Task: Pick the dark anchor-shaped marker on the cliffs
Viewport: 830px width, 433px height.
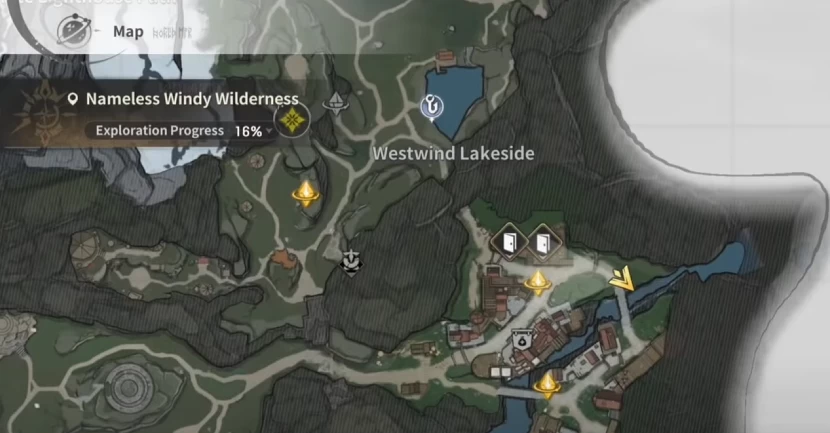Action: pyautogui.click(x=351, y=262)
